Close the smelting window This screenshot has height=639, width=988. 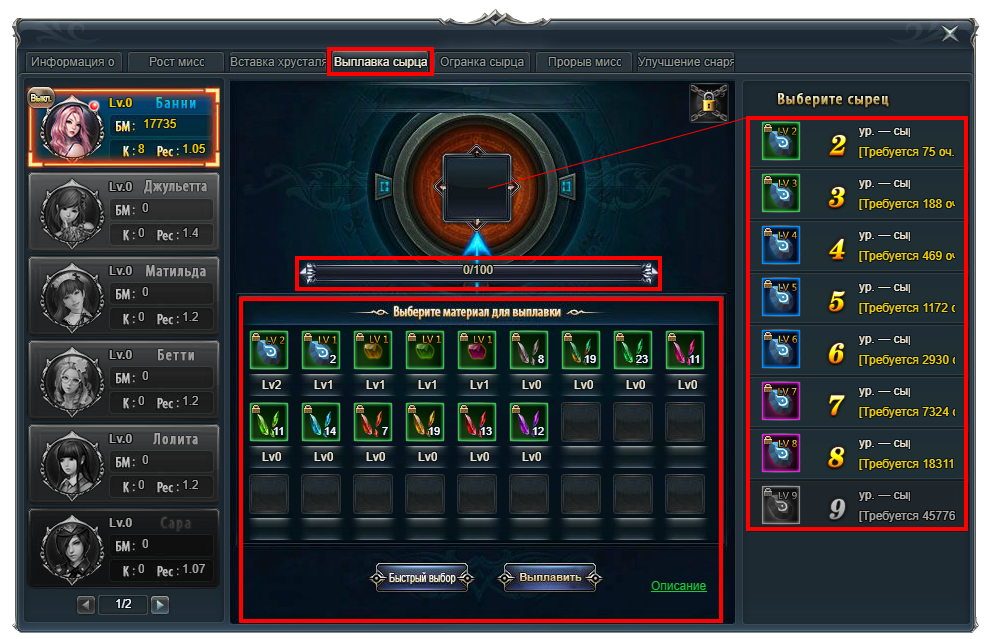[949, 34]
